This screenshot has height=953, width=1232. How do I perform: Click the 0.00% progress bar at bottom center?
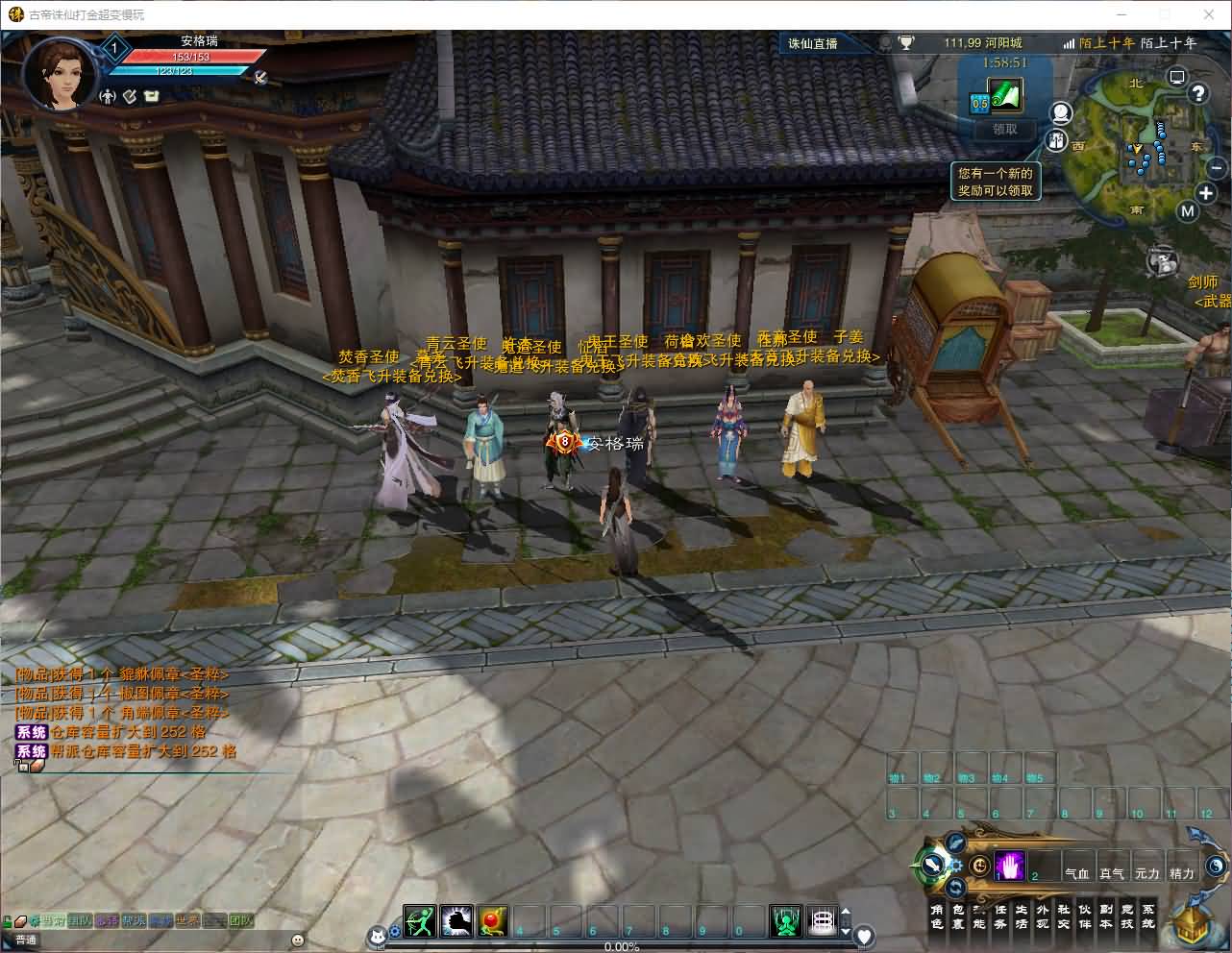click(x=620, y=945)
